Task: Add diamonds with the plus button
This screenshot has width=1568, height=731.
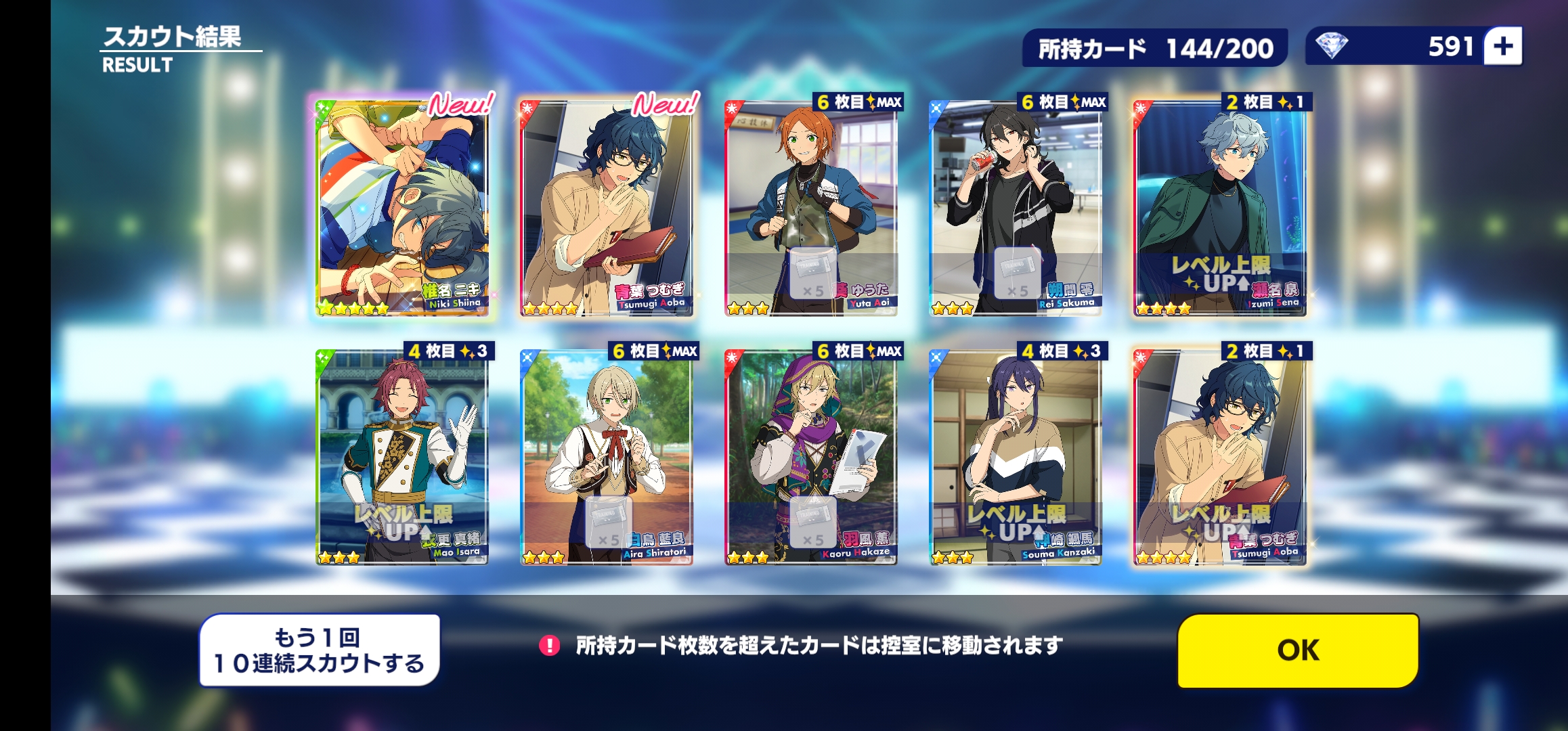Action: 1503,47
